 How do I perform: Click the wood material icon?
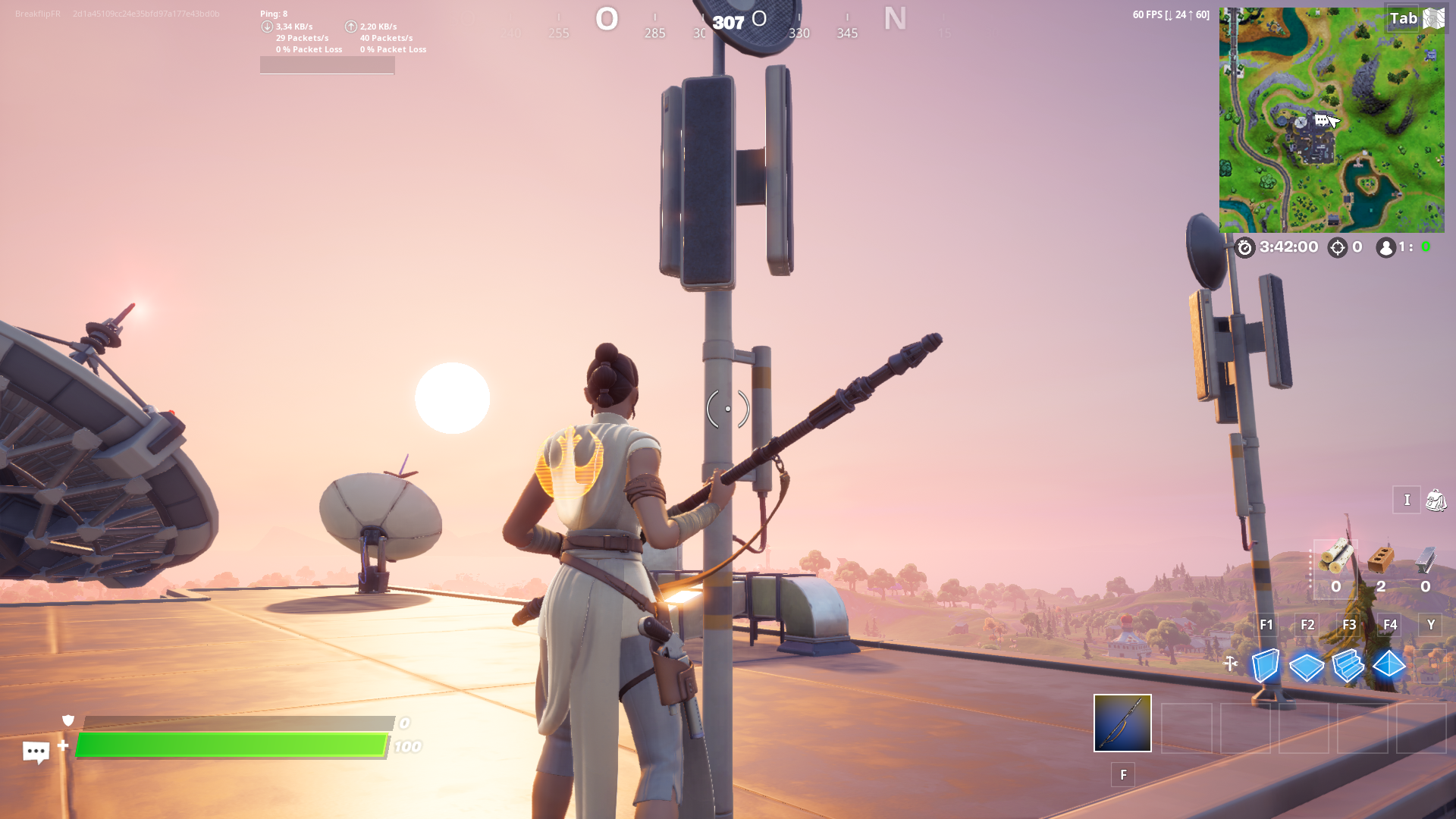click(x=1336, y=557)
